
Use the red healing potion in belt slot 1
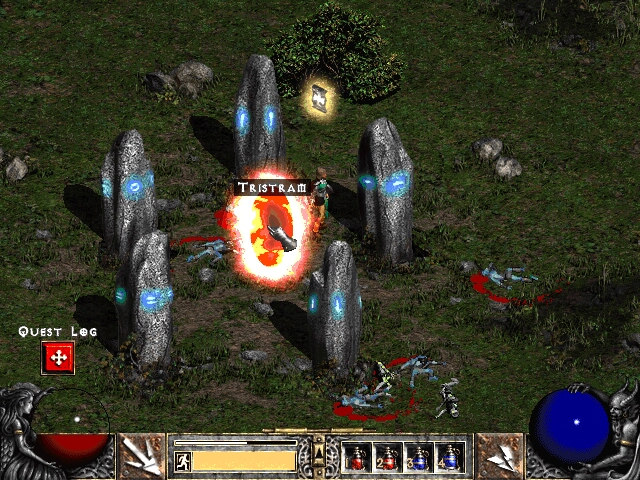coord(357,458)
